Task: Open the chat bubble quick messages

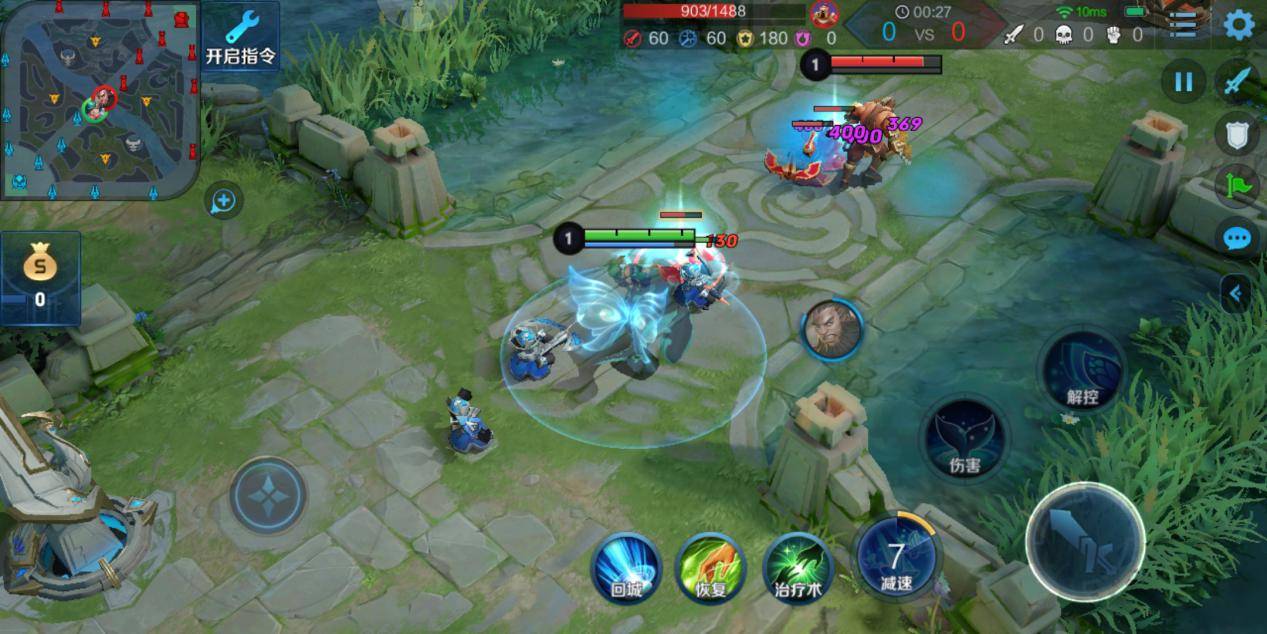Action: (x=1237, y=239)
